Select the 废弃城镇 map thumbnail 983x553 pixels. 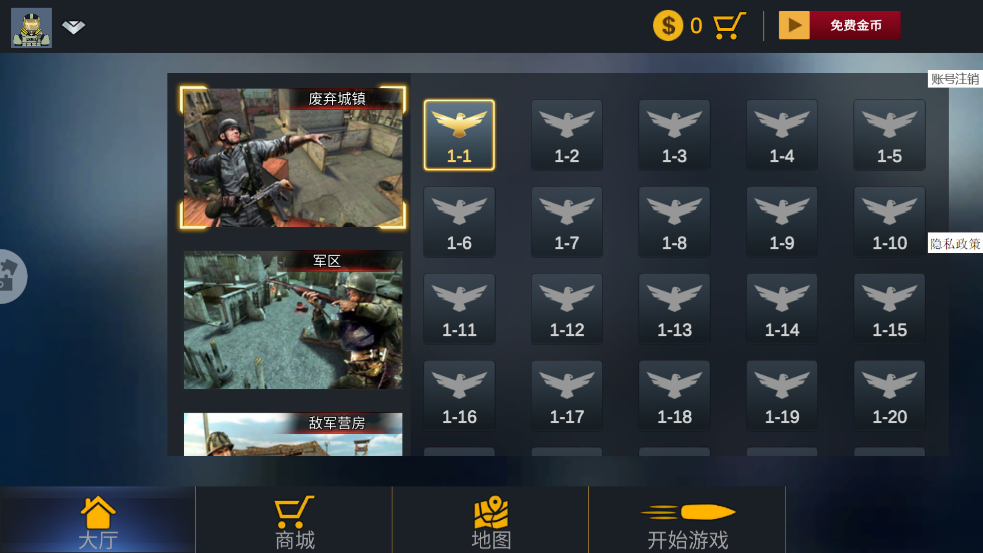[294, 157]
